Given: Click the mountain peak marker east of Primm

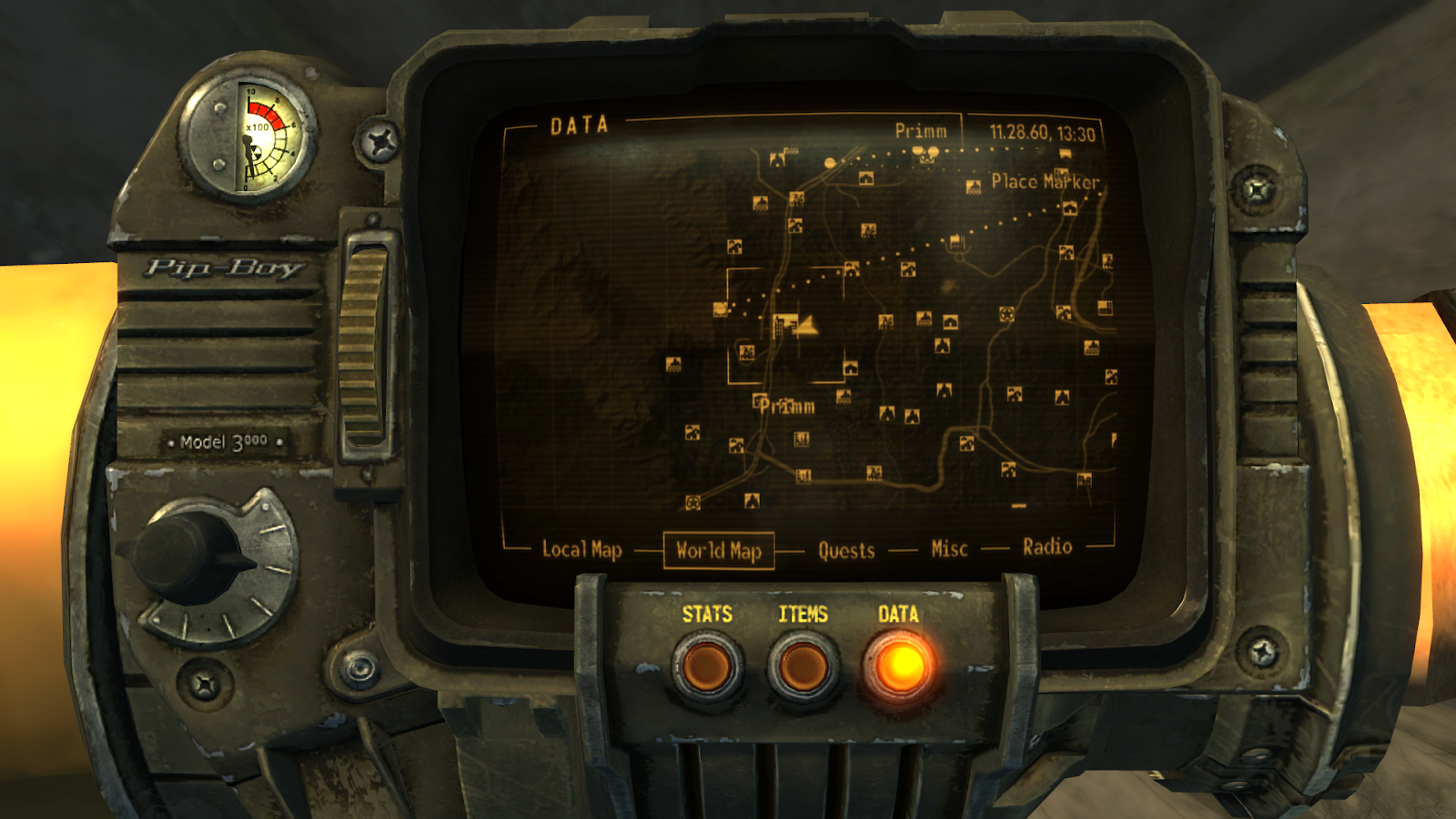Looking at the screenshot, I should tap(886, 413).
